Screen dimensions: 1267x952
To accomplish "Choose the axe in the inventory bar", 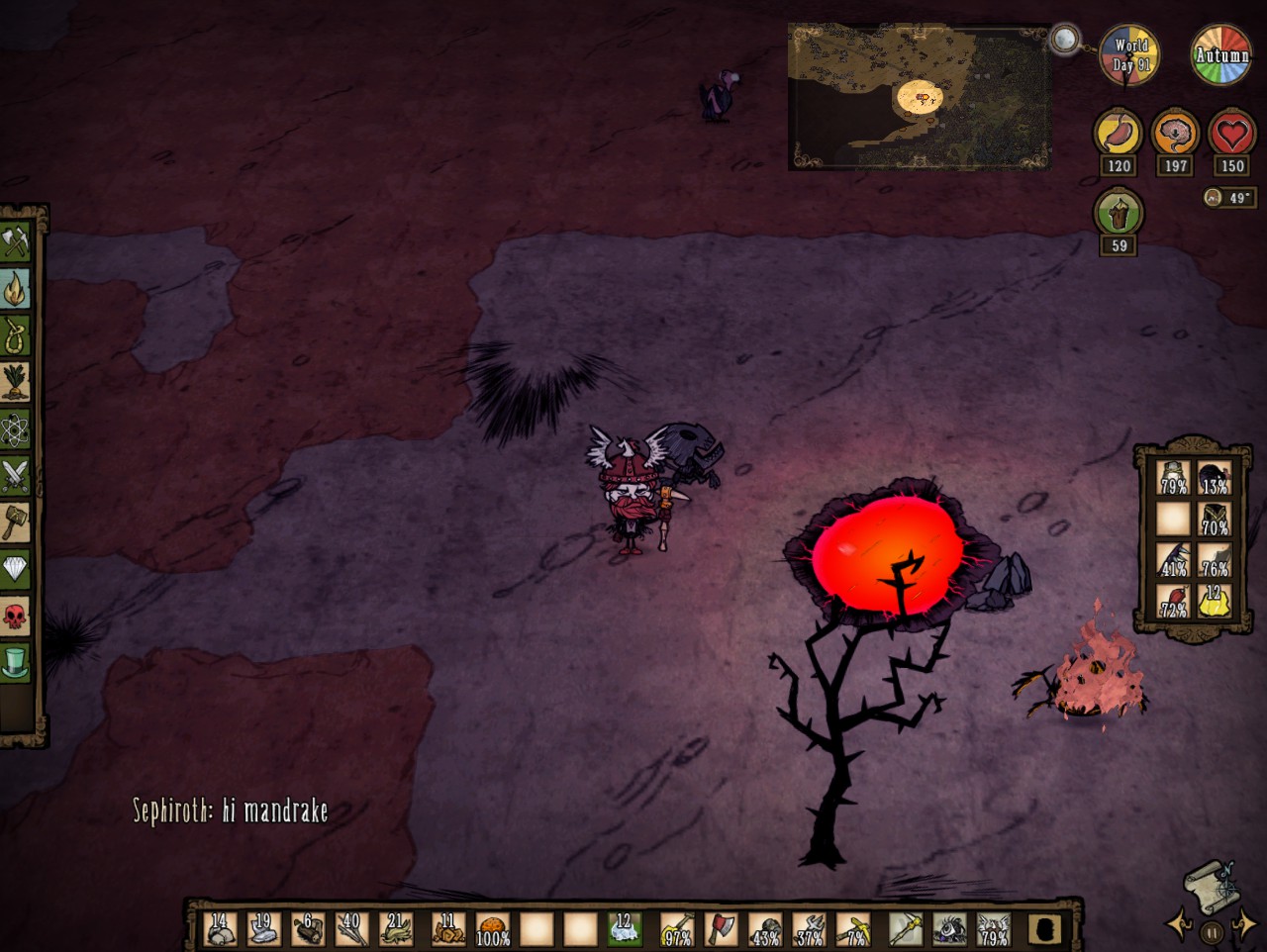I will click(722, 930).
